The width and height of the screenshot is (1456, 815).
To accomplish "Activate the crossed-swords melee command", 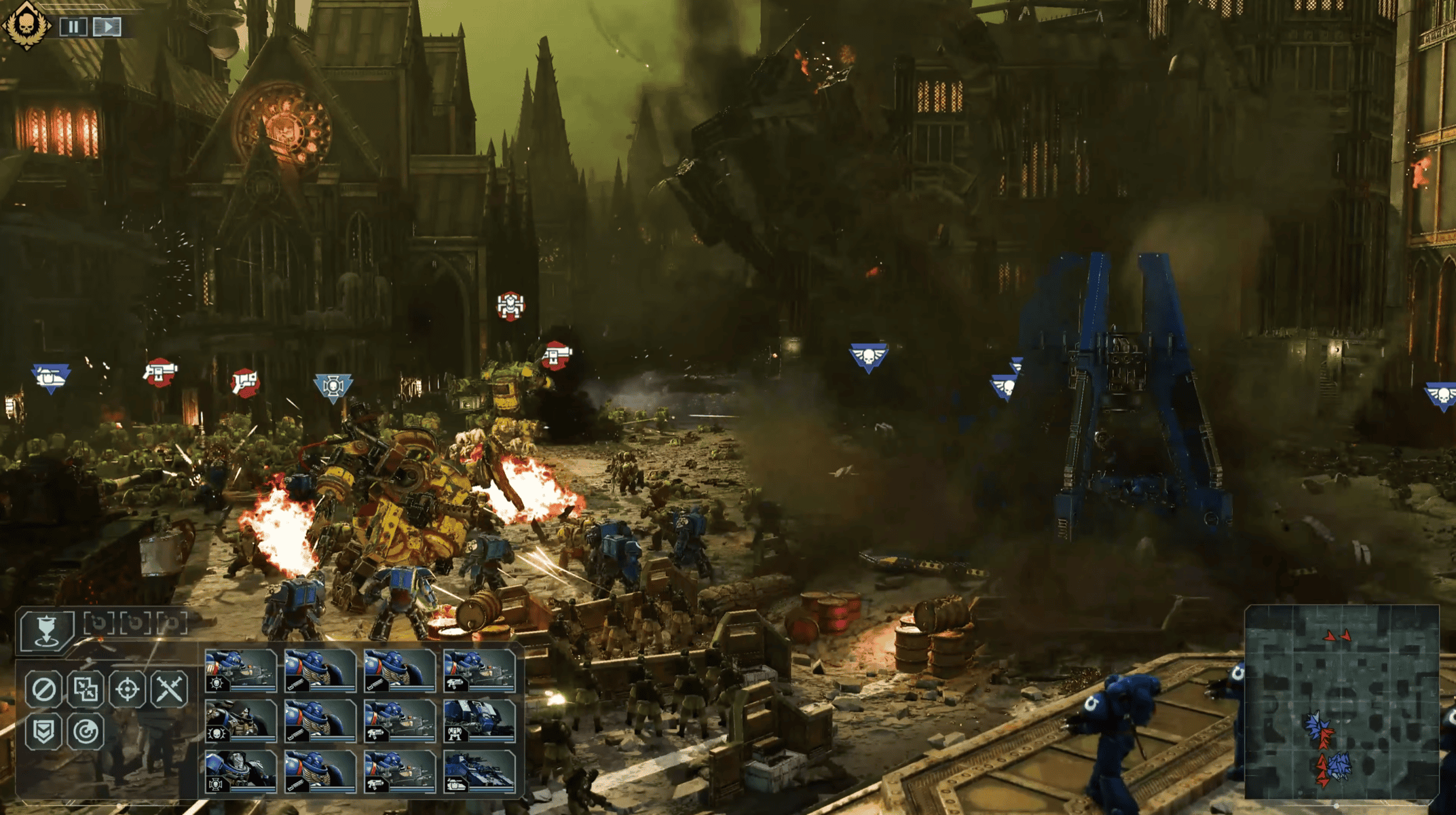I will point(169,689).
